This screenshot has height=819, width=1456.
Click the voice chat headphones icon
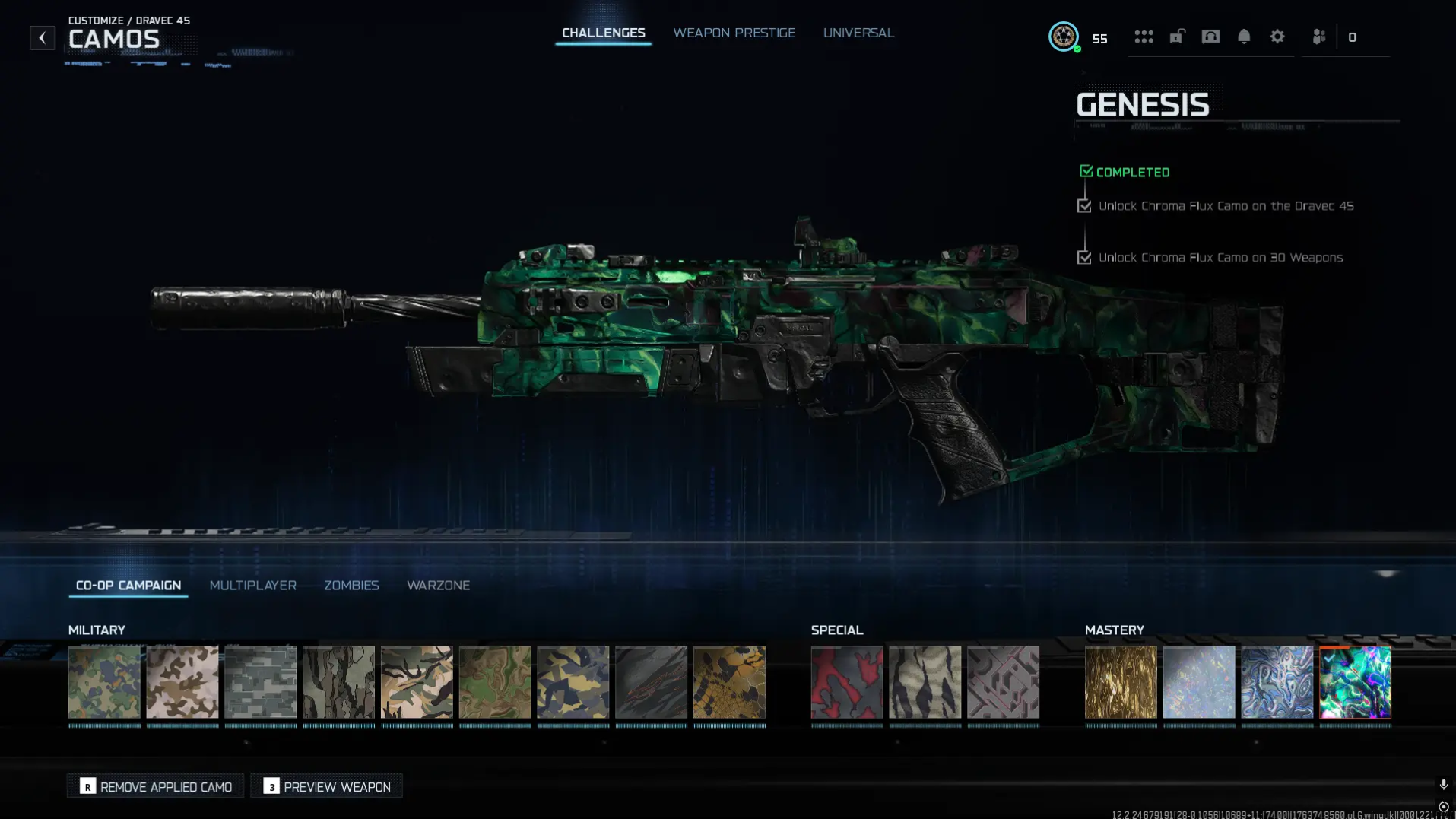[x=1210, y=37]
